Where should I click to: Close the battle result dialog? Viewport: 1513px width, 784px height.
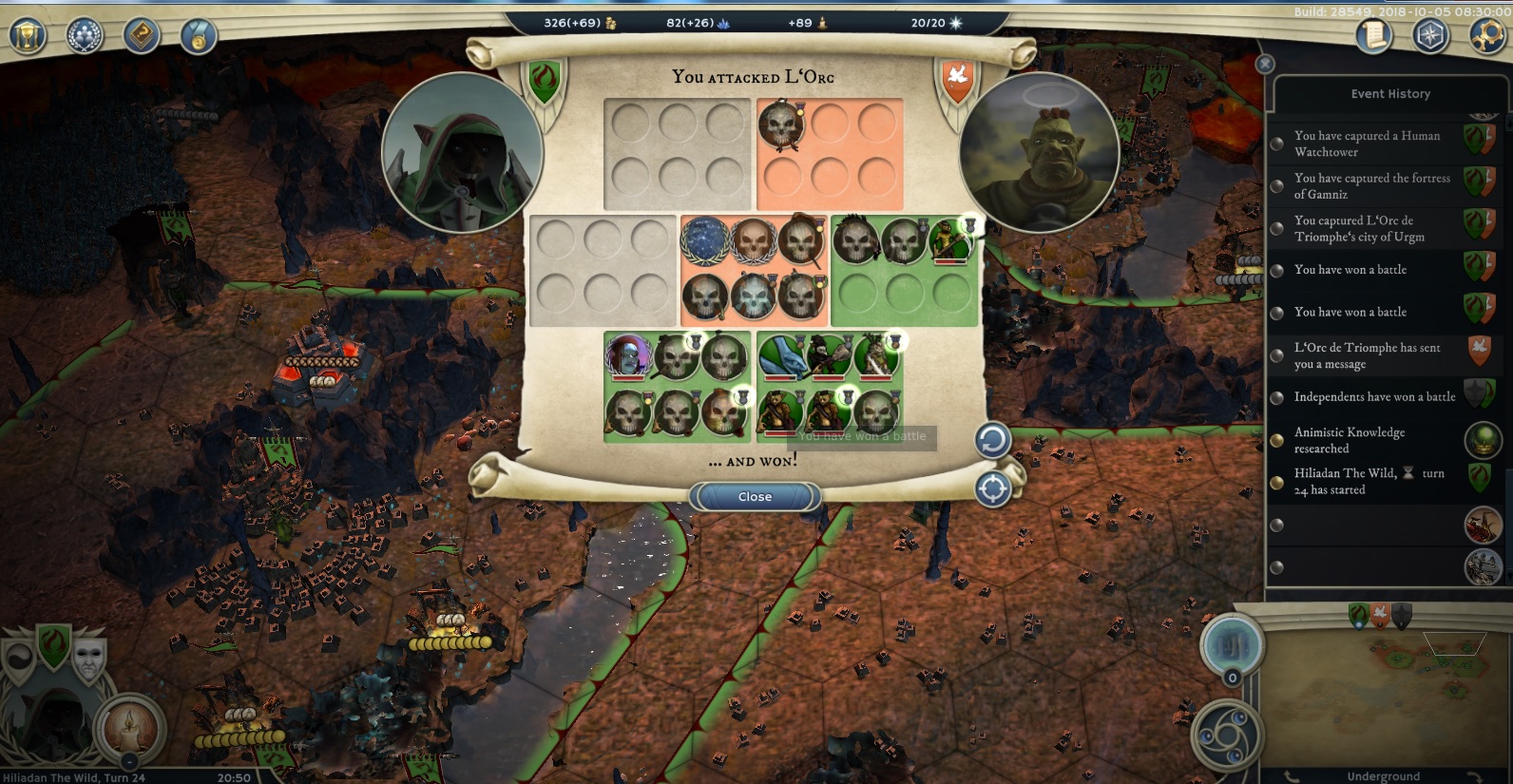click(x=755, y=496)
